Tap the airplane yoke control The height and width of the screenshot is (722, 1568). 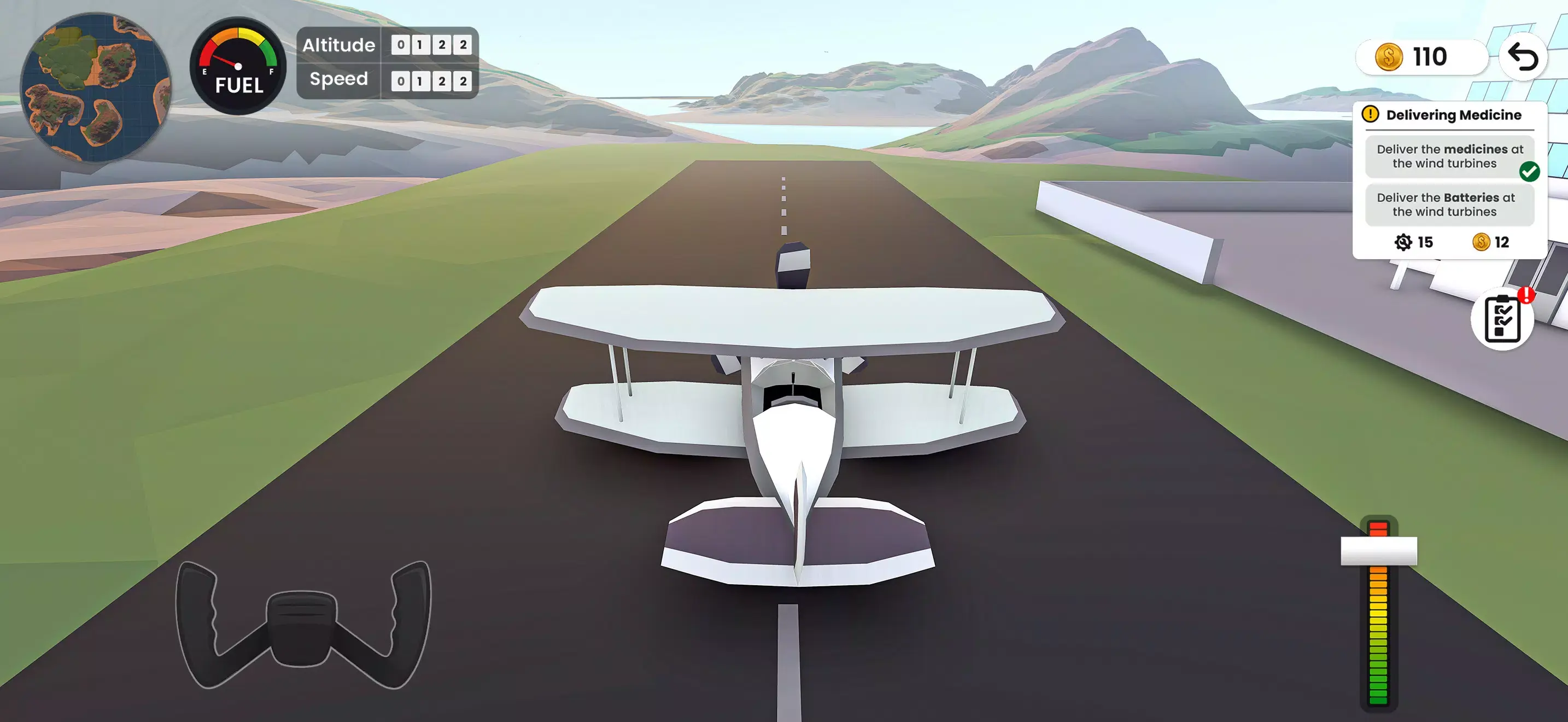pyautogui.click(x=301, y=630)
